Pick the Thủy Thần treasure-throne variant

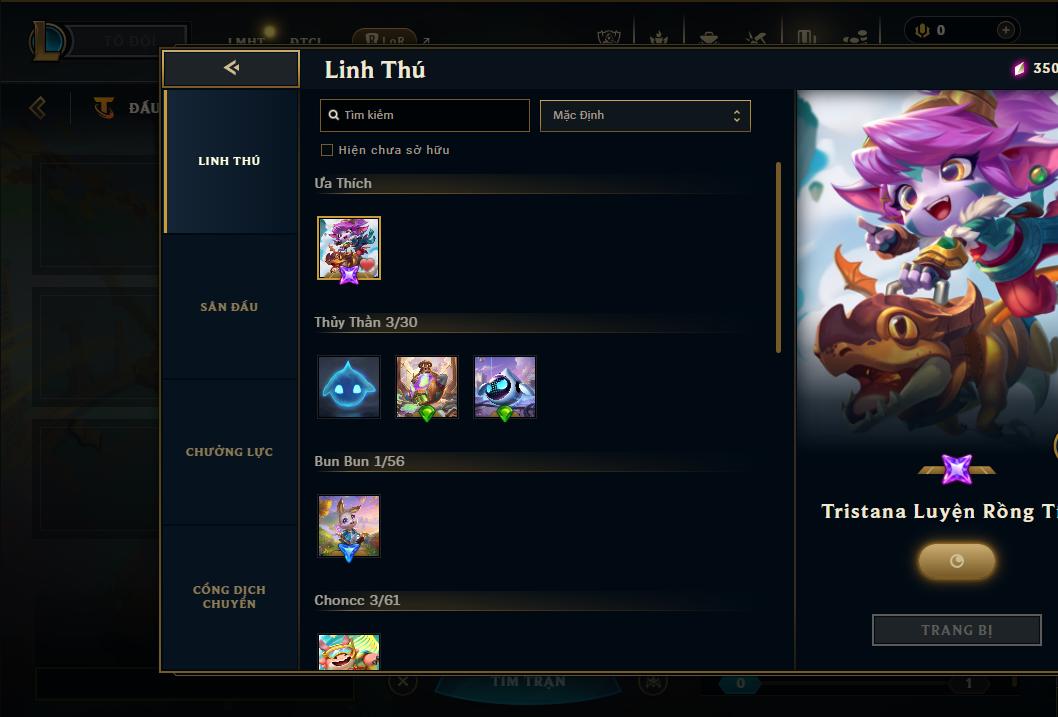tap(427, 387)
